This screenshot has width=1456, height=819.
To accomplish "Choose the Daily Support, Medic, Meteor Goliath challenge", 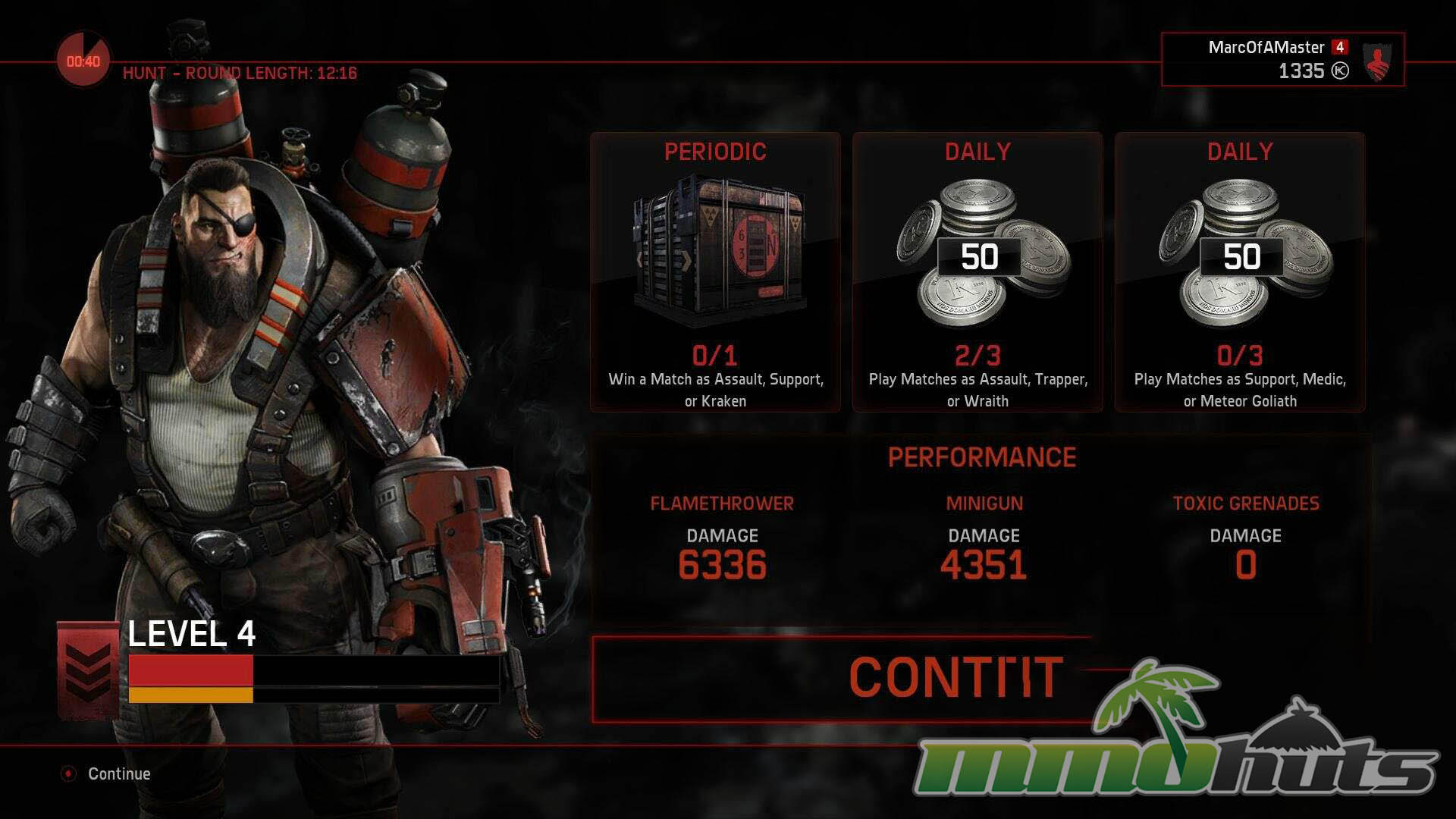I will click(1240, 271).
